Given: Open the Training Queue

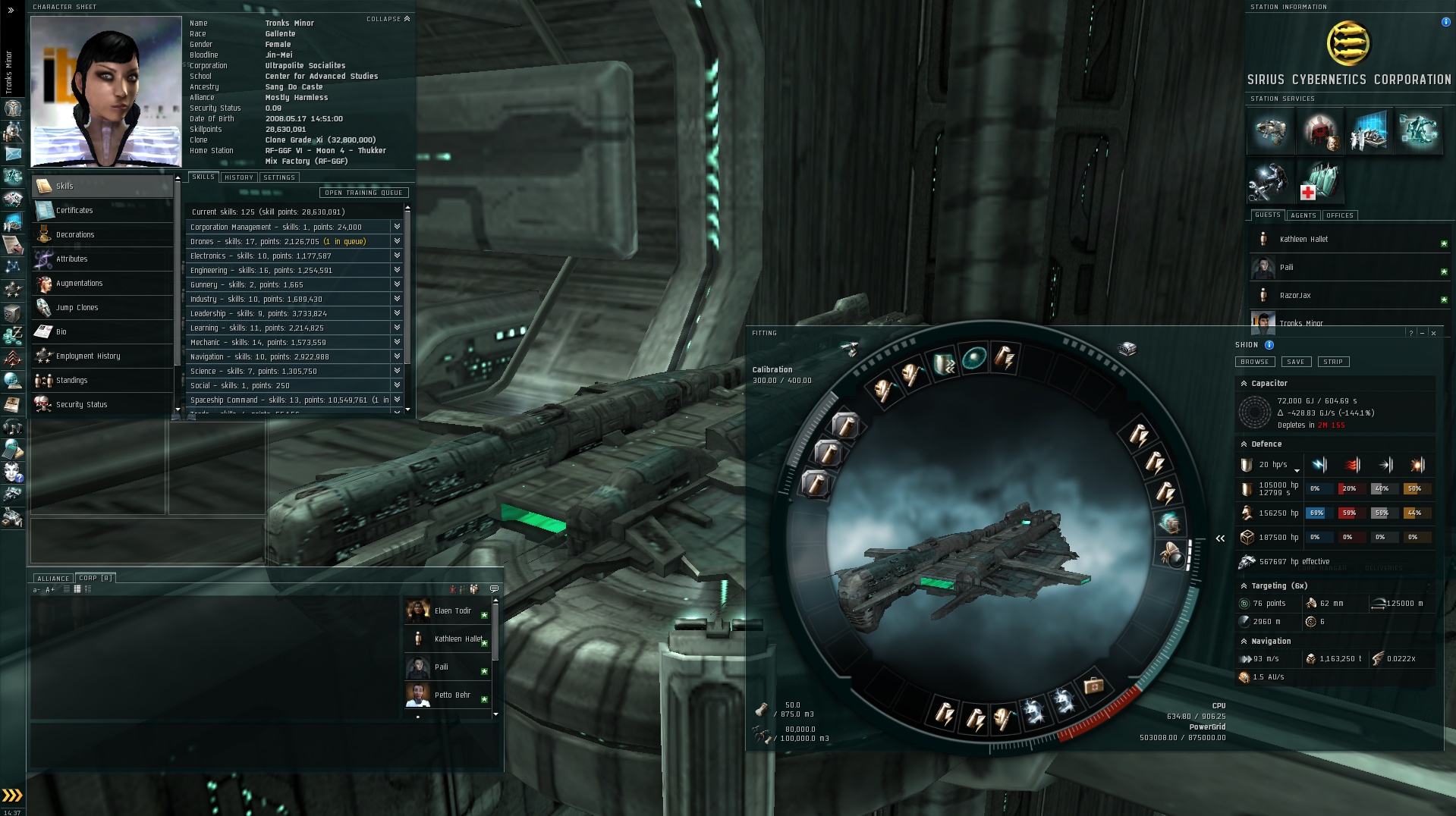Looking at the screenshot, I should click(363, 193).
